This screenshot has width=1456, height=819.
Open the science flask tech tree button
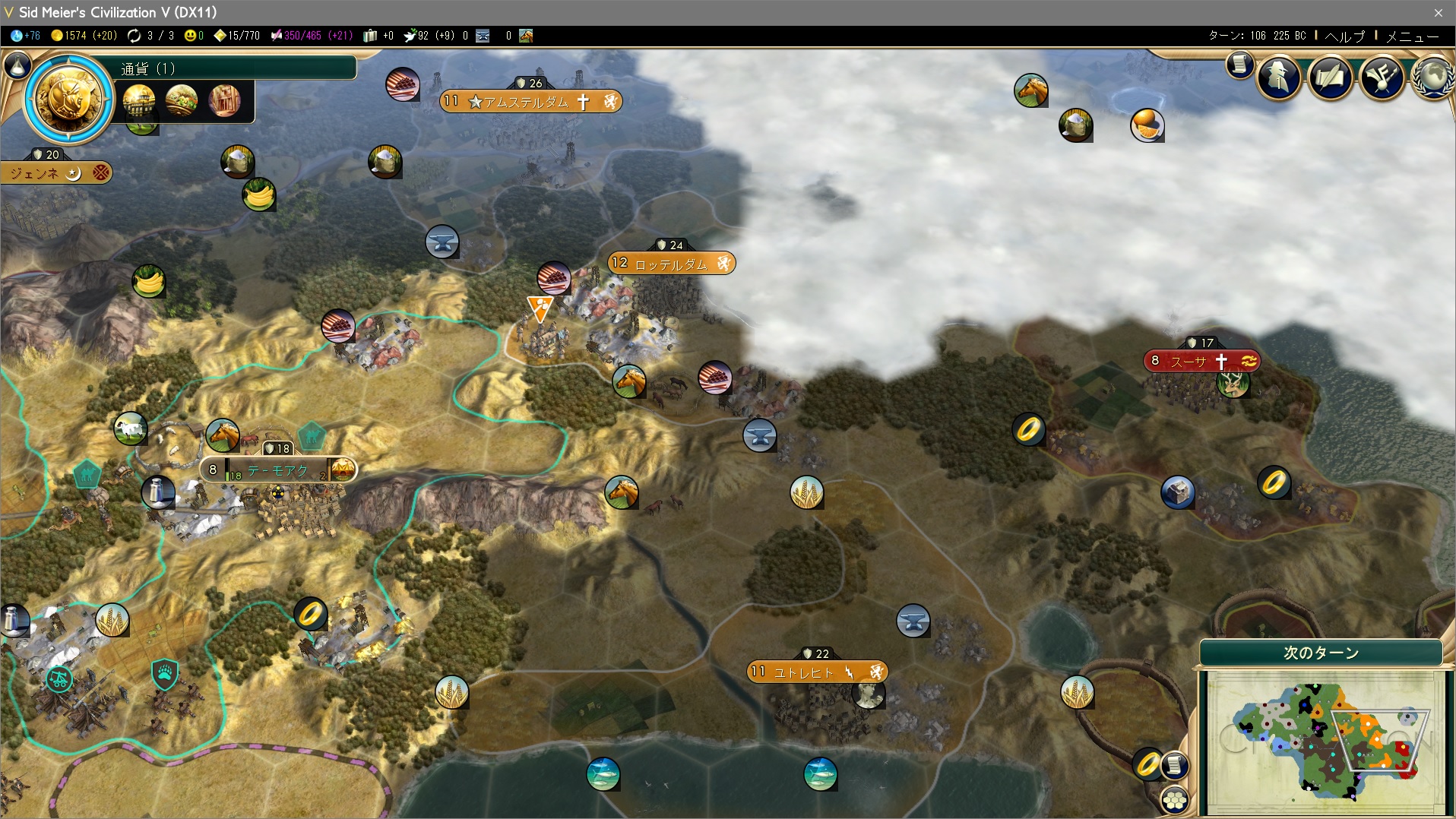[17, 67]
